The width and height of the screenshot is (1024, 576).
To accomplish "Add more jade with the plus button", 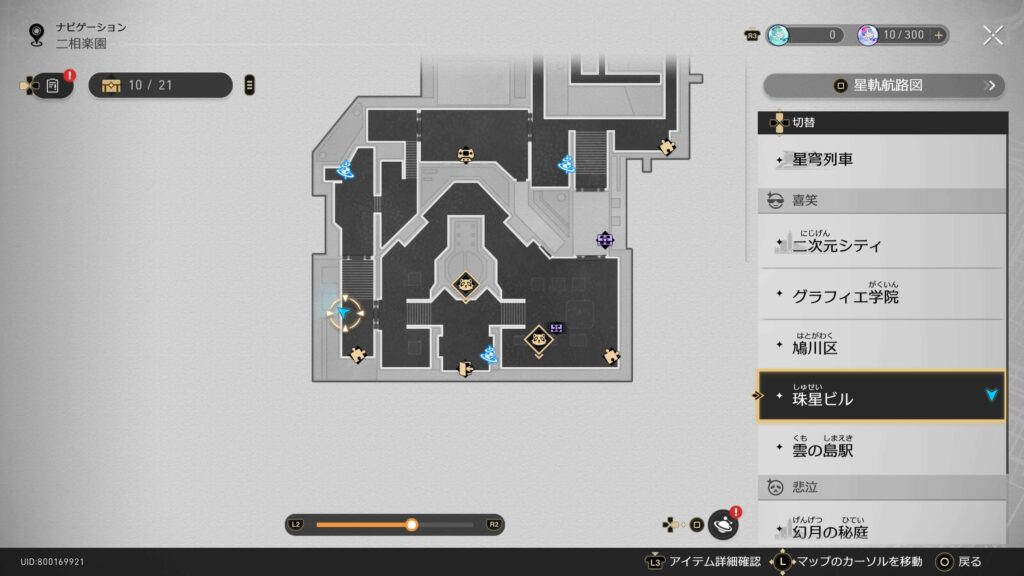I will pos(938,35).
